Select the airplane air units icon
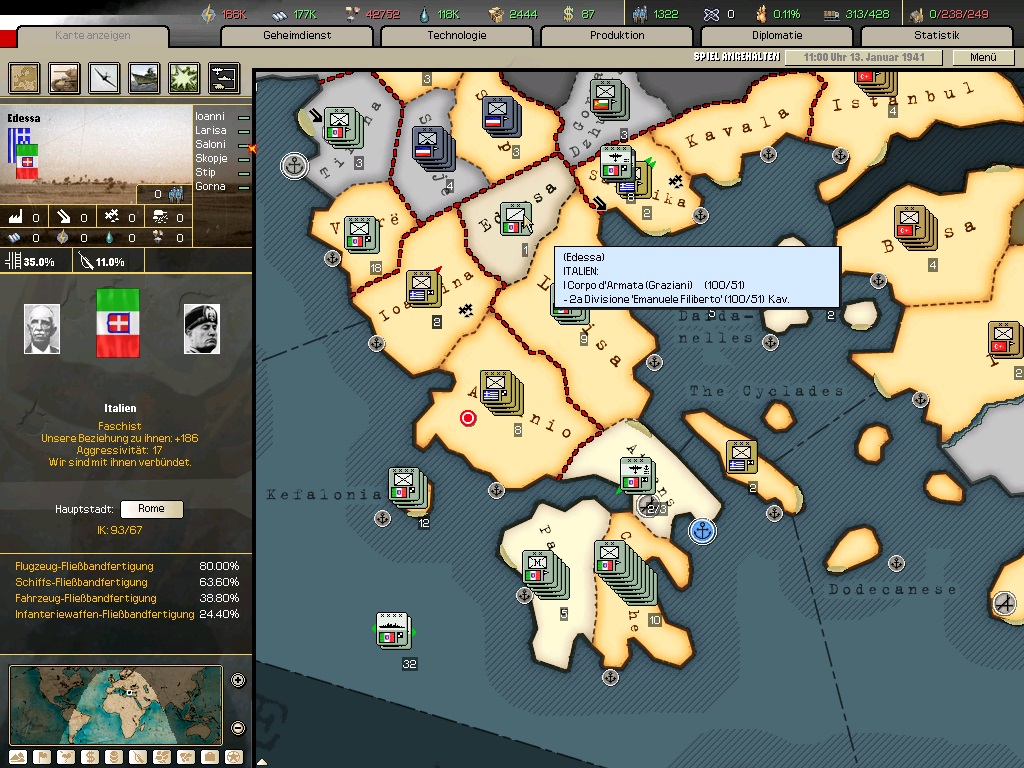This screenshot has width=1024, height=768. [104, 77]
